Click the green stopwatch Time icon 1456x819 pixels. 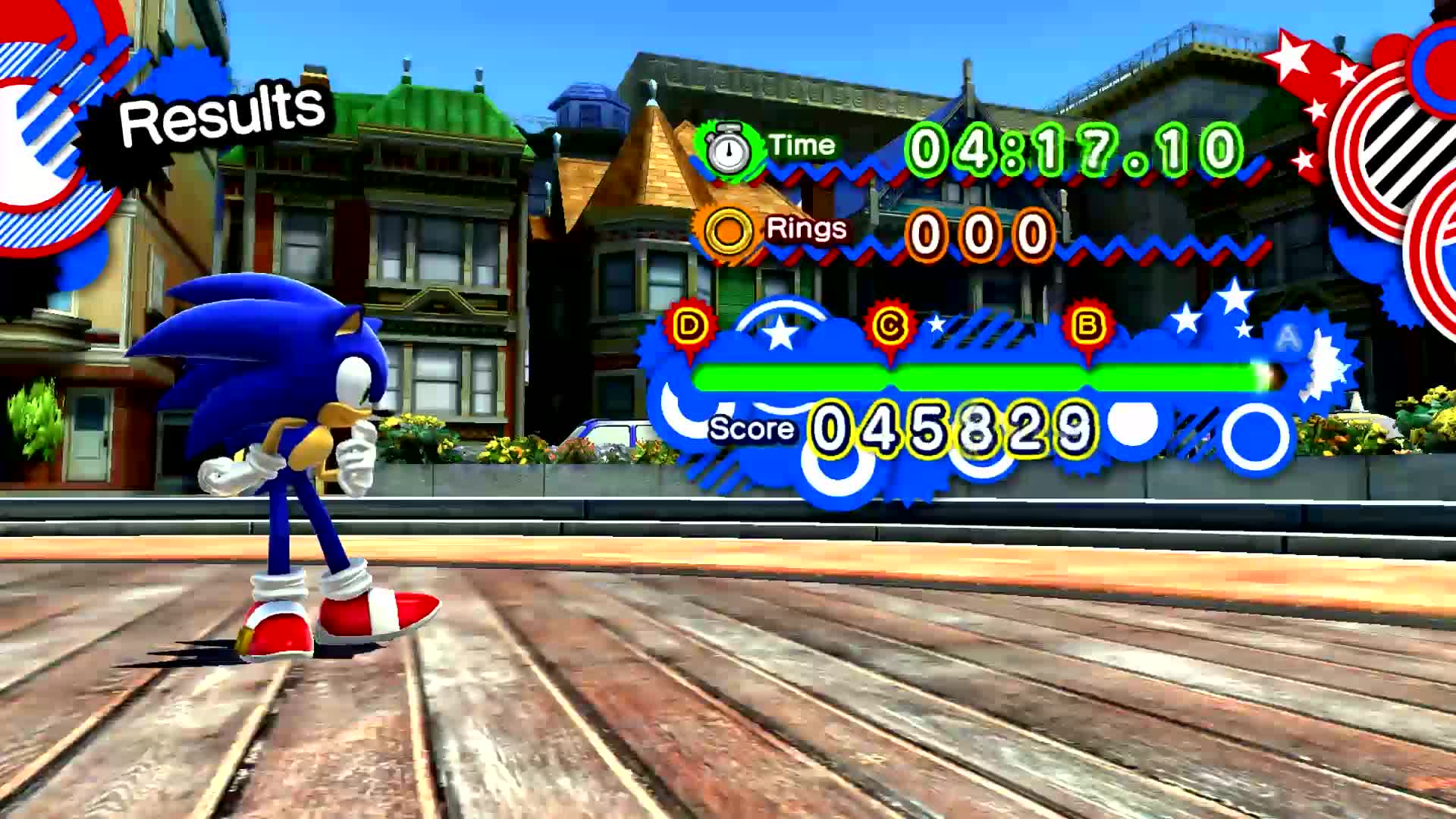[x=730, y=147]
